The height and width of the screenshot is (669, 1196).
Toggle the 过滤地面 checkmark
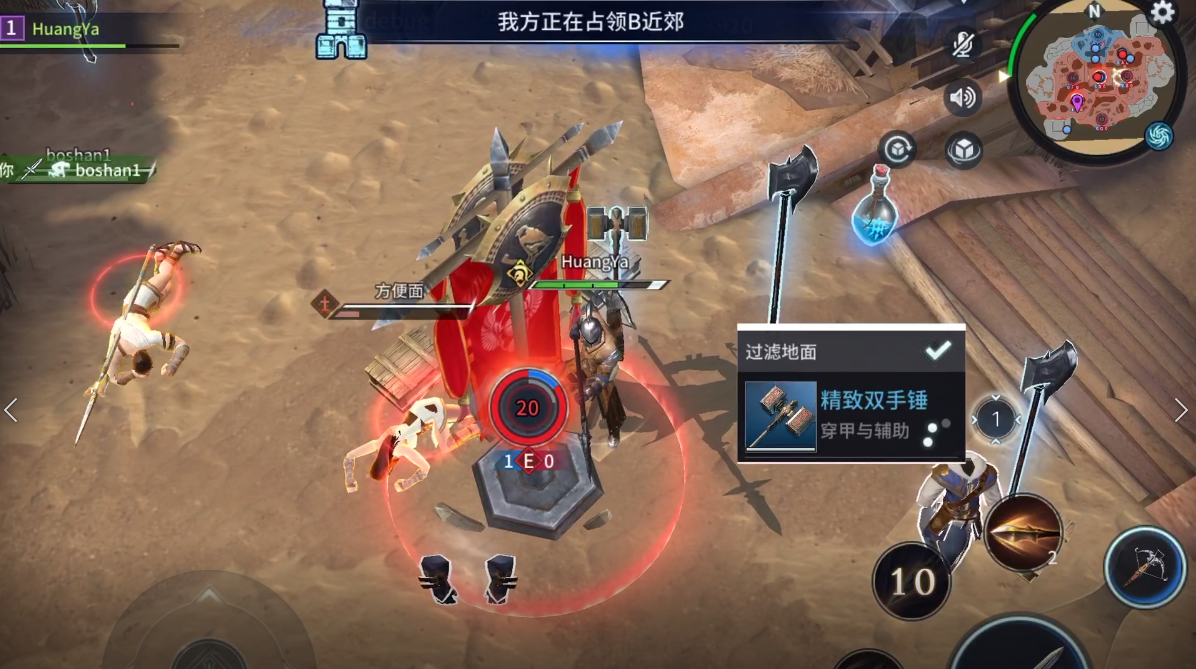point(938,350)
